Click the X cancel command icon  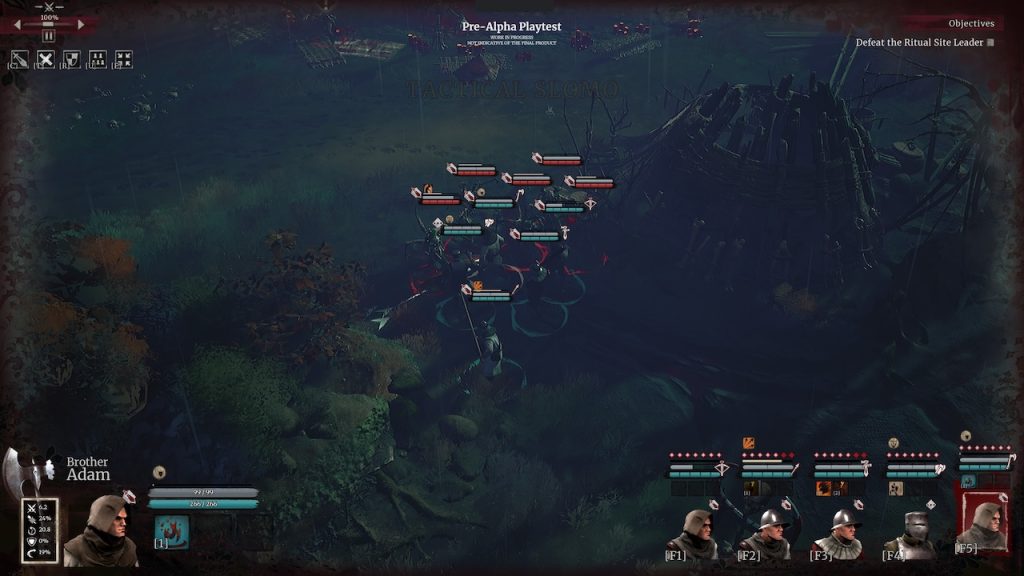click(46, 59)
